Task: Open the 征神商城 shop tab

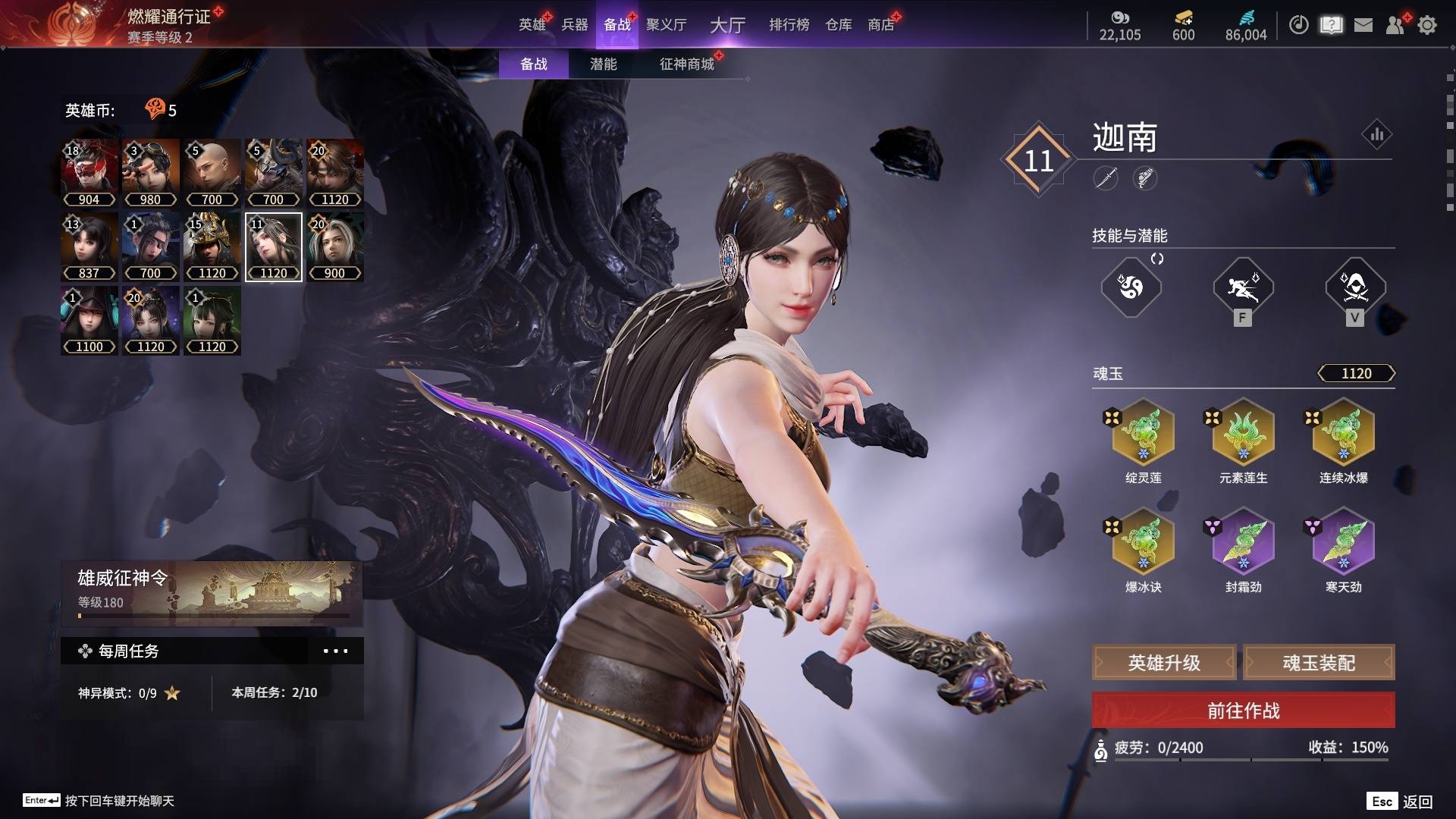Action: click(x=686, y=64)
